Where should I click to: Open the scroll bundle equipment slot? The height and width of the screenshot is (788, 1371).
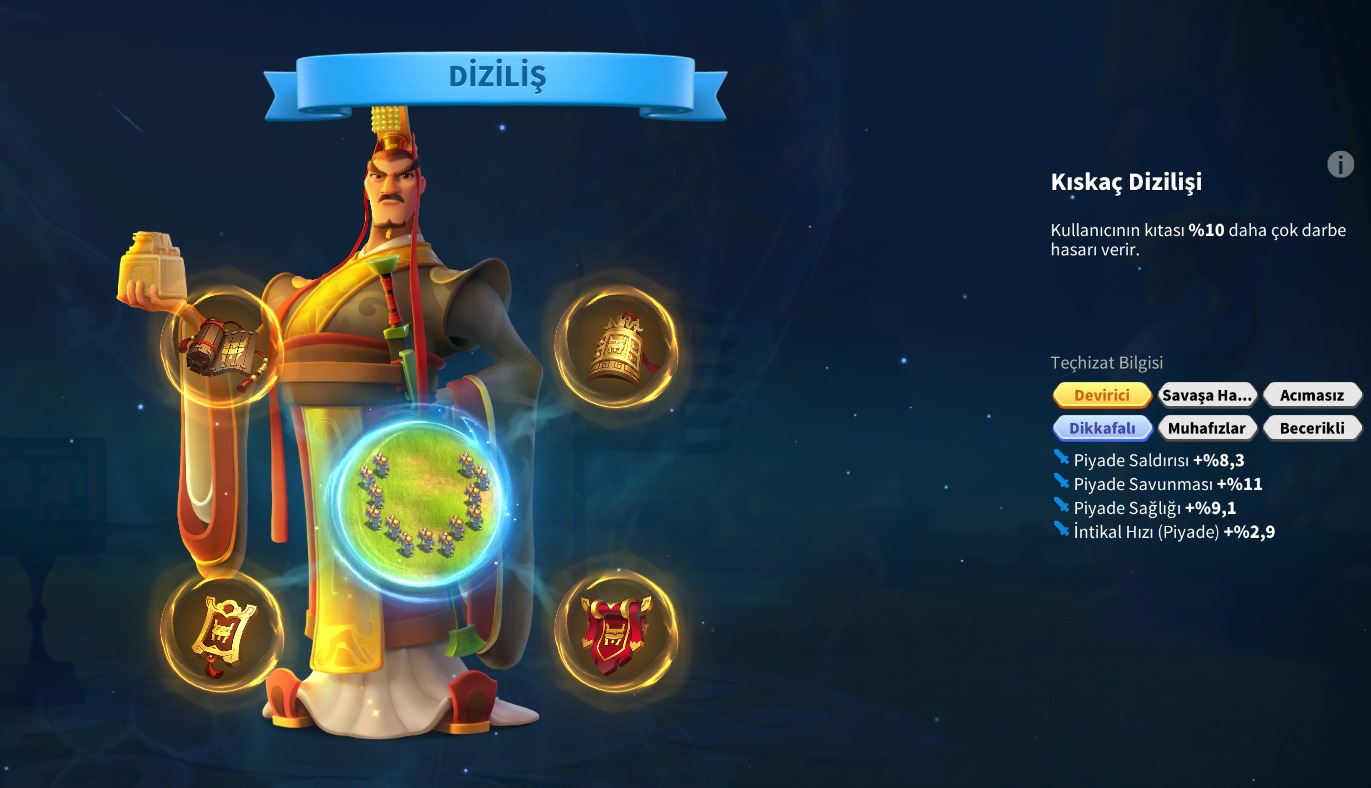point(221,347)
